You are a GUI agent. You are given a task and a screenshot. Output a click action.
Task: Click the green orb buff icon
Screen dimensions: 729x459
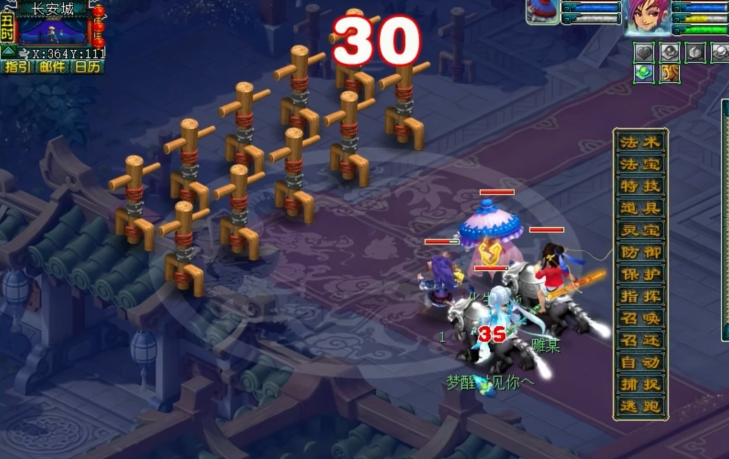pos(644,73)
